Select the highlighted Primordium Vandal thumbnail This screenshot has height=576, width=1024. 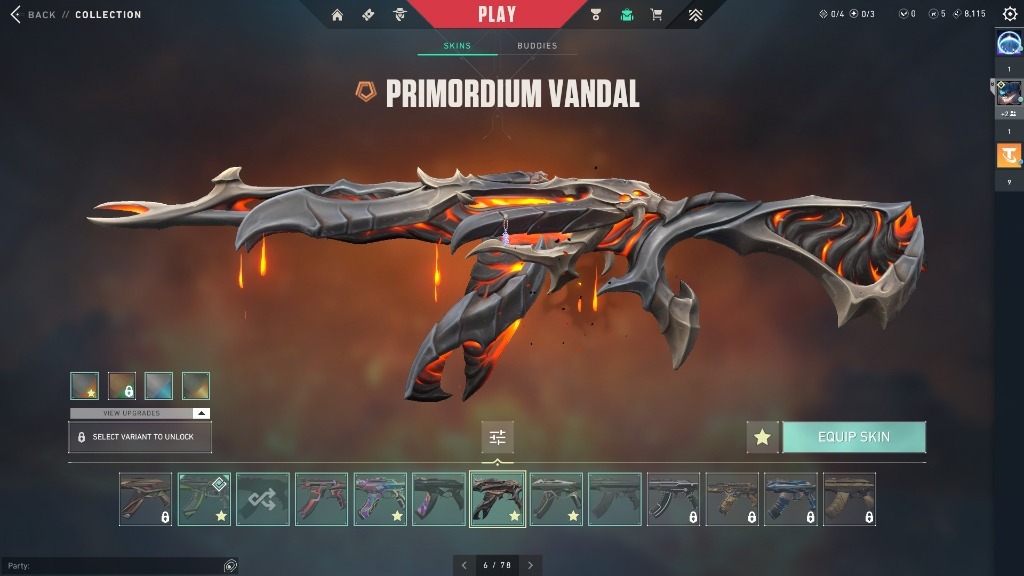[x=497, y=499]
